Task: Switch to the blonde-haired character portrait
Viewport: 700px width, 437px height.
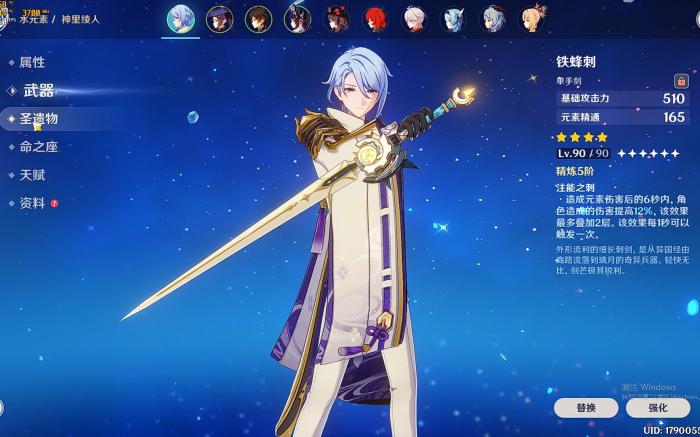Action: [x=532, y=18]
